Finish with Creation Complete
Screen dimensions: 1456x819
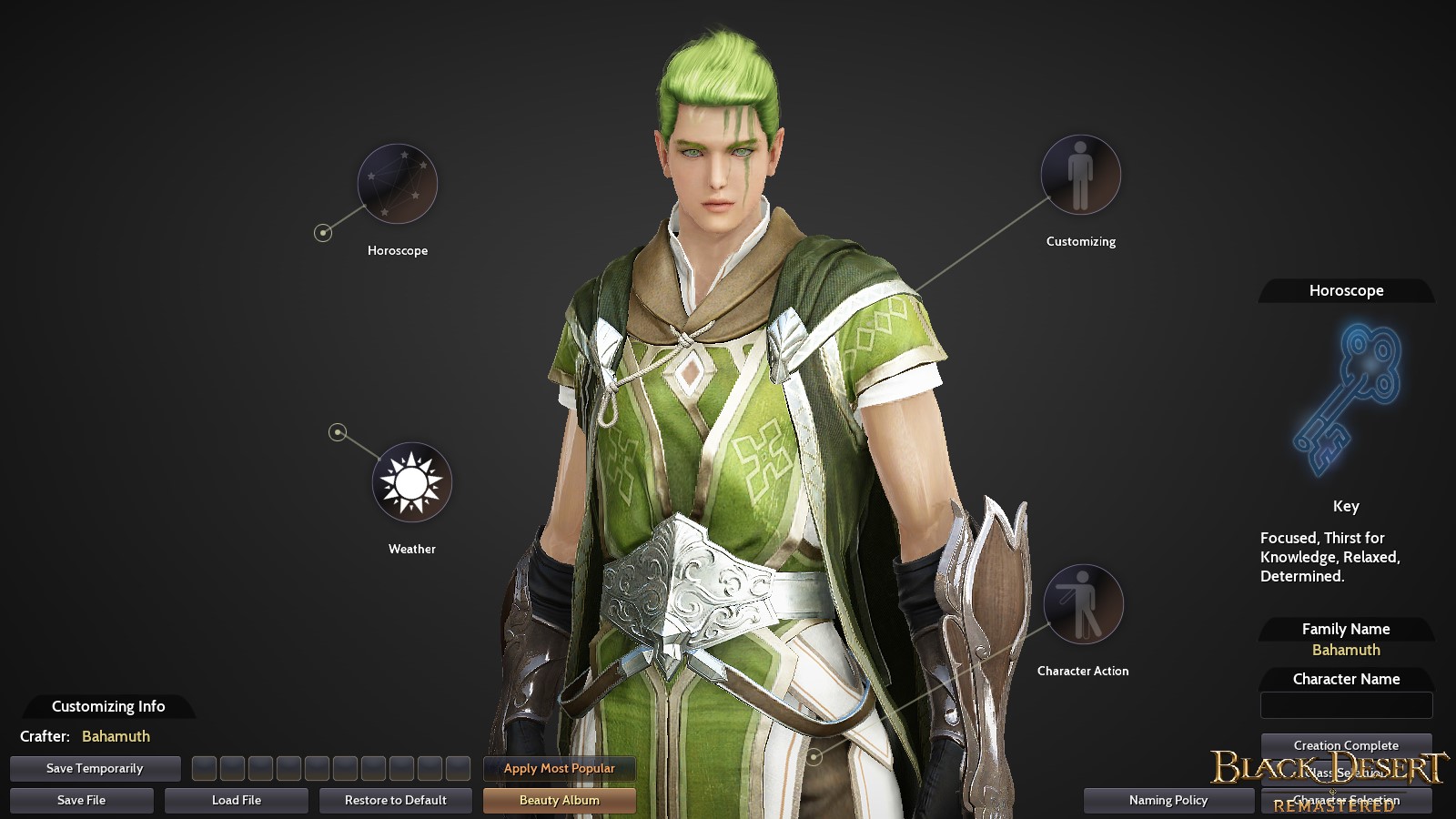tap(1346, 744)
